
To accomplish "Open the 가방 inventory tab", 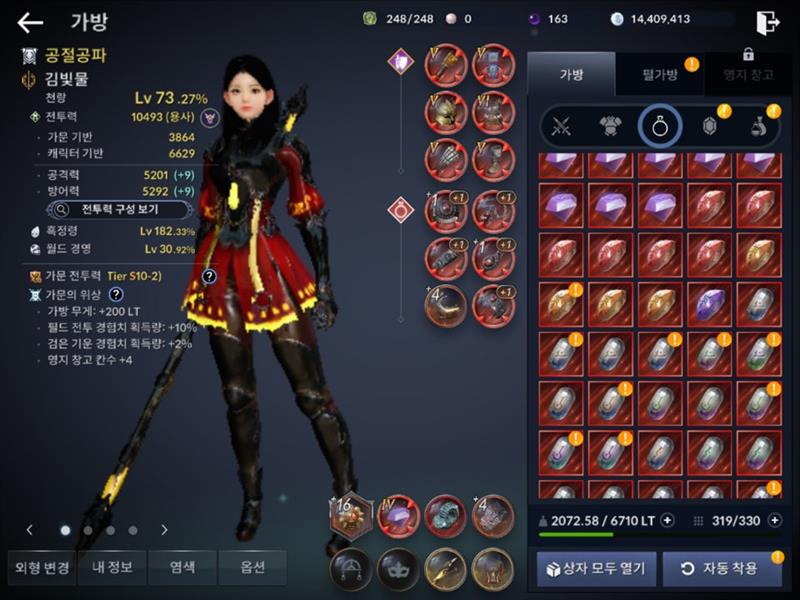I will point(571,75).
